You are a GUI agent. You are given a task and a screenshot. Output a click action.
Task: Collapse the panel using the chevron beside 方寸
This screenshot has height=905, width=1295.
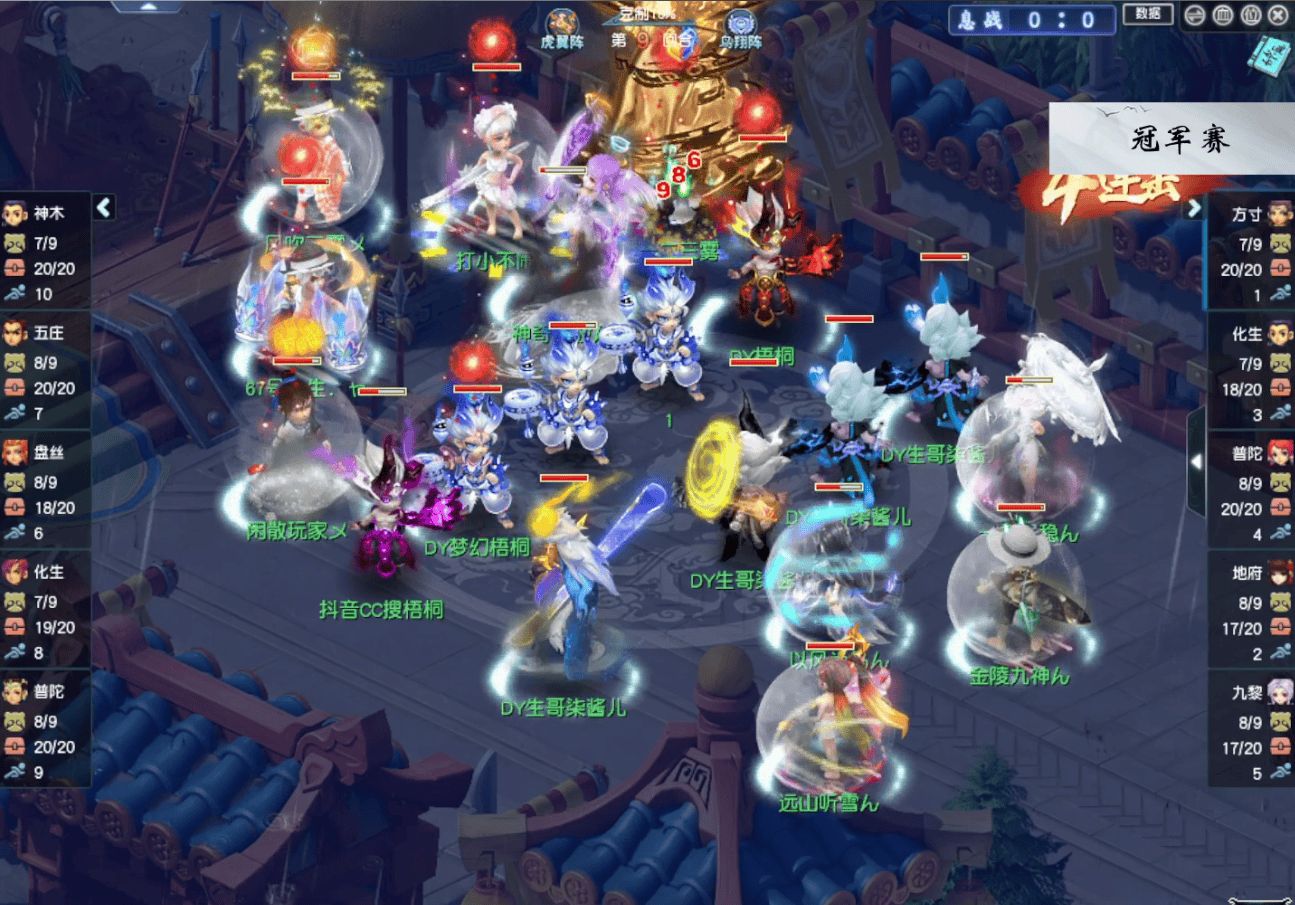[1193, 209]
